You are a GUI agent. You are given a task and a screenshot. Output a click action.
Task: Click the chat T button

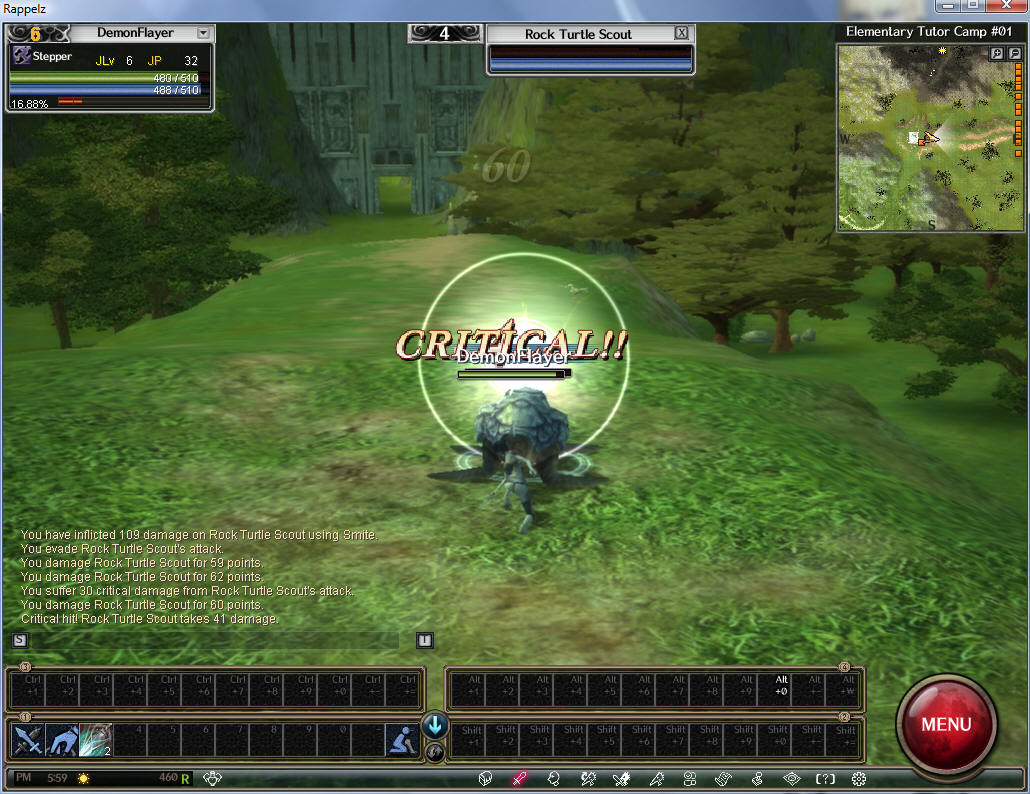[x=425, y=640]
